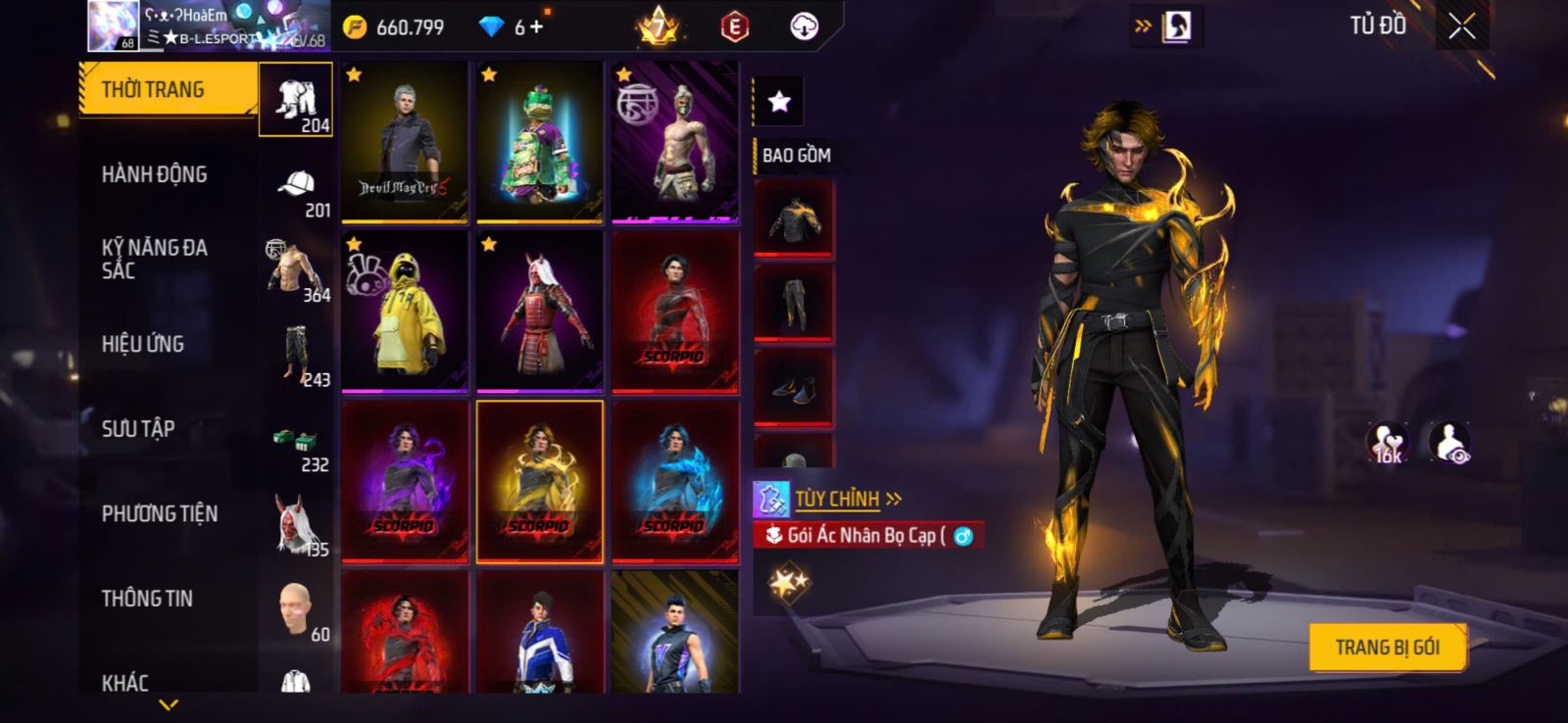This screenshot has width=1568, height=723.
Task: Open the outfit sub-category with 204 items
Action: click(x=296, y=100)
